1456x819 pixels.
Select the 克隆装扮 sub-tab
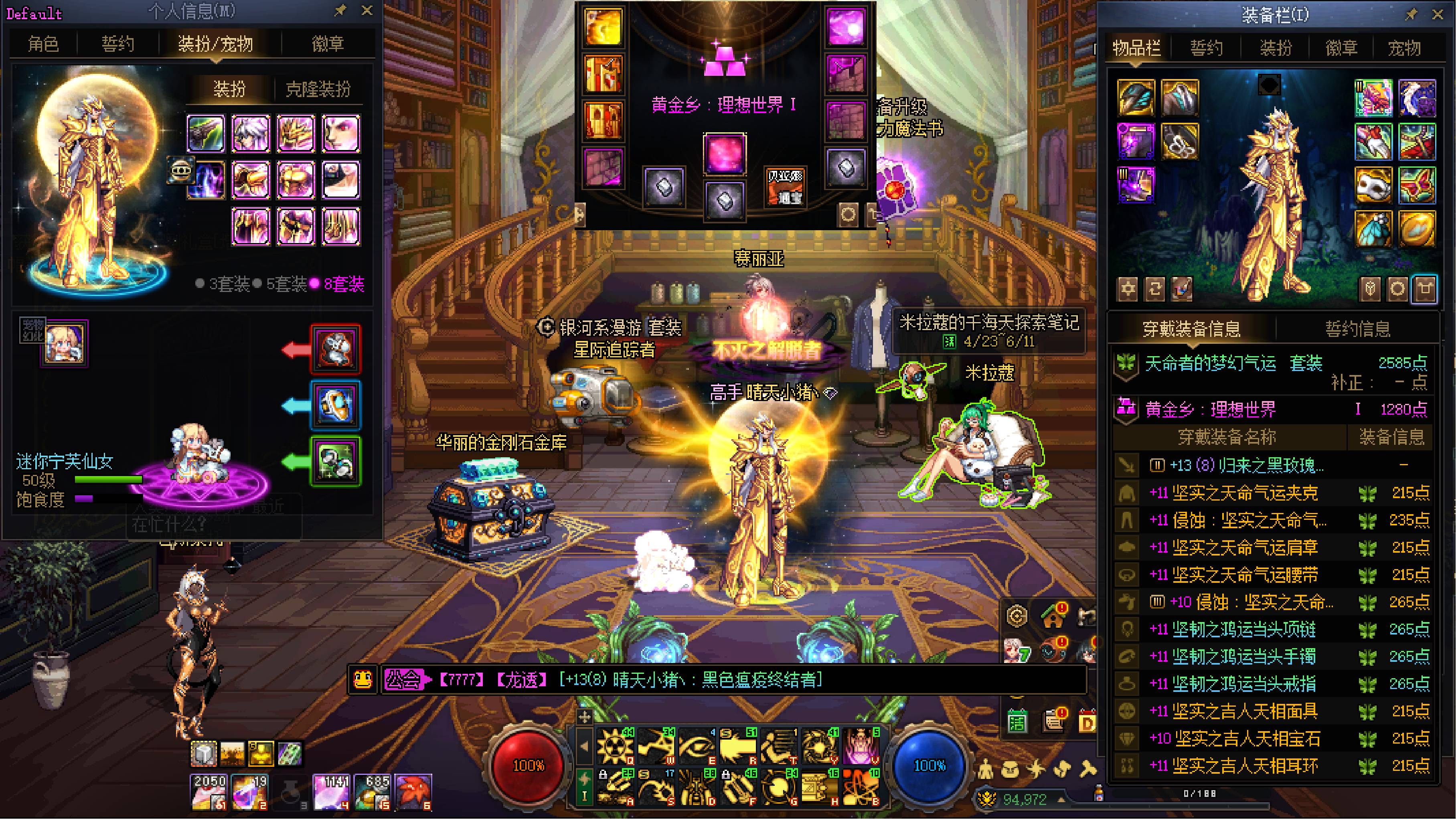tap(318, 89)
